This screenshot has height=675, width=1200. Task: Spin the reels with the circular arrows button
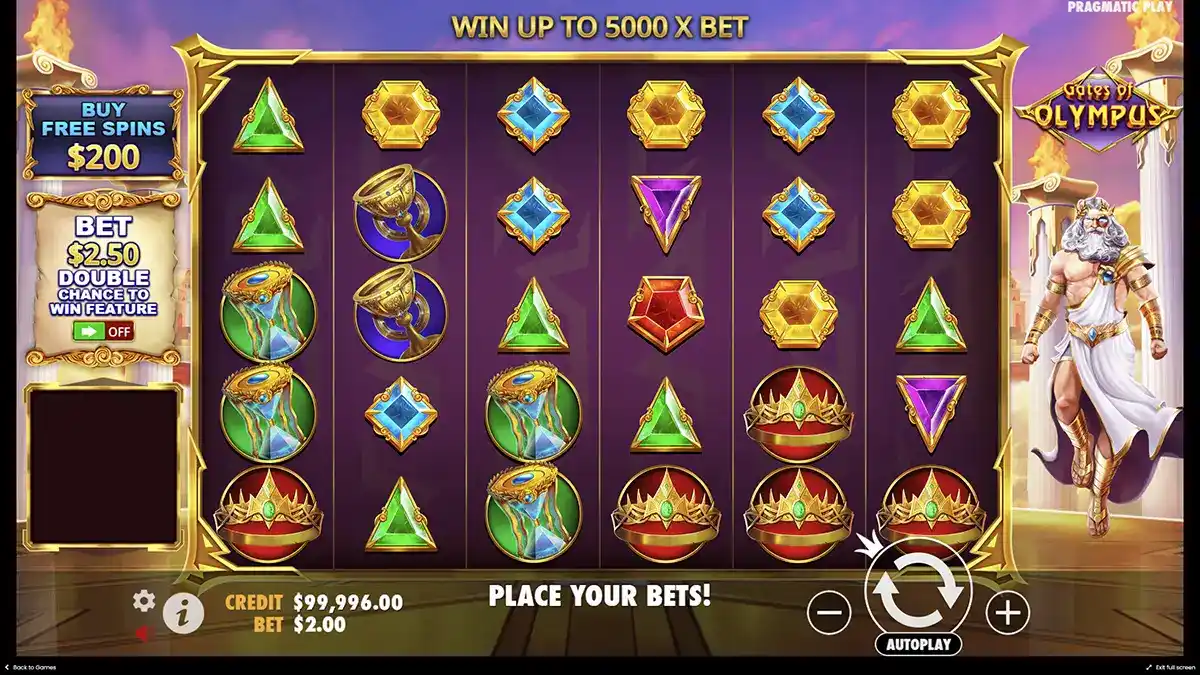pyautogui.click(x=918, y=592)
